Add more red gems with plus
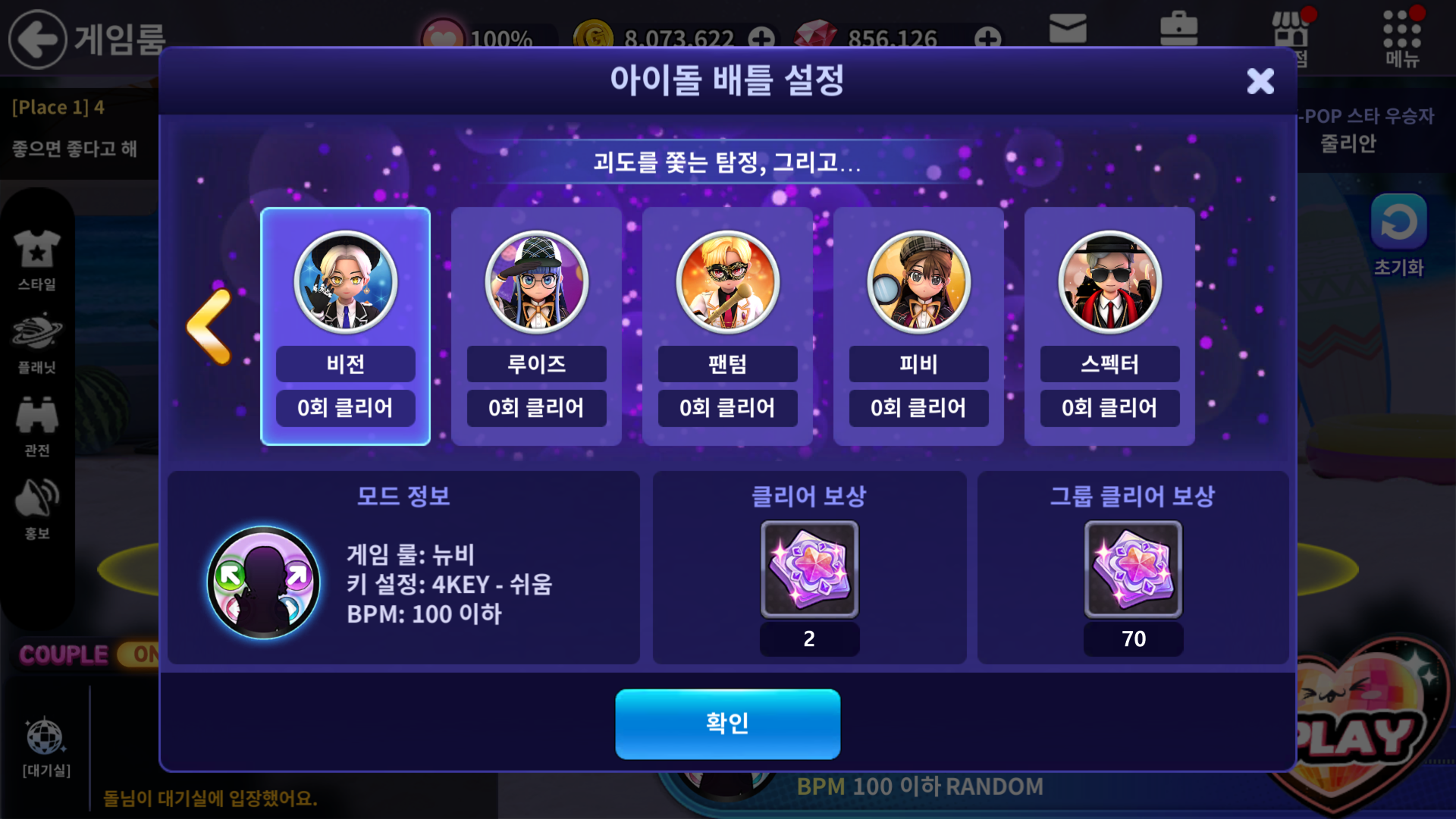Image resolution: width=1456 pixels, height=819 pixels. 987,37
